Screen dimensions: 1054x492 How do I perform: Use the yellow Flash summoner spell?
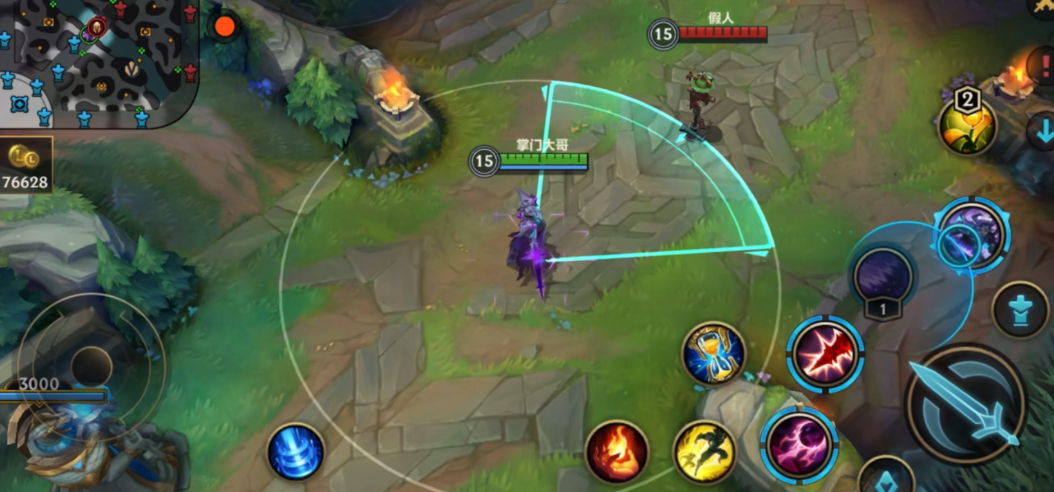point(705,451)
